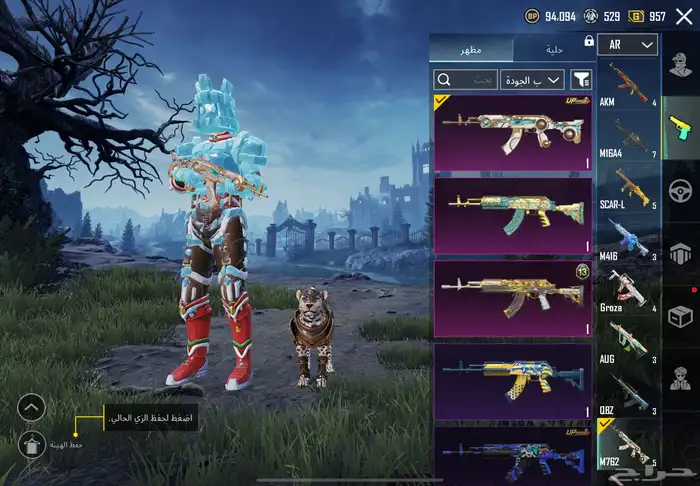Close the inventory screen with the X
Image resolution: width=700 pixels, height=486 pixels.
684,16
